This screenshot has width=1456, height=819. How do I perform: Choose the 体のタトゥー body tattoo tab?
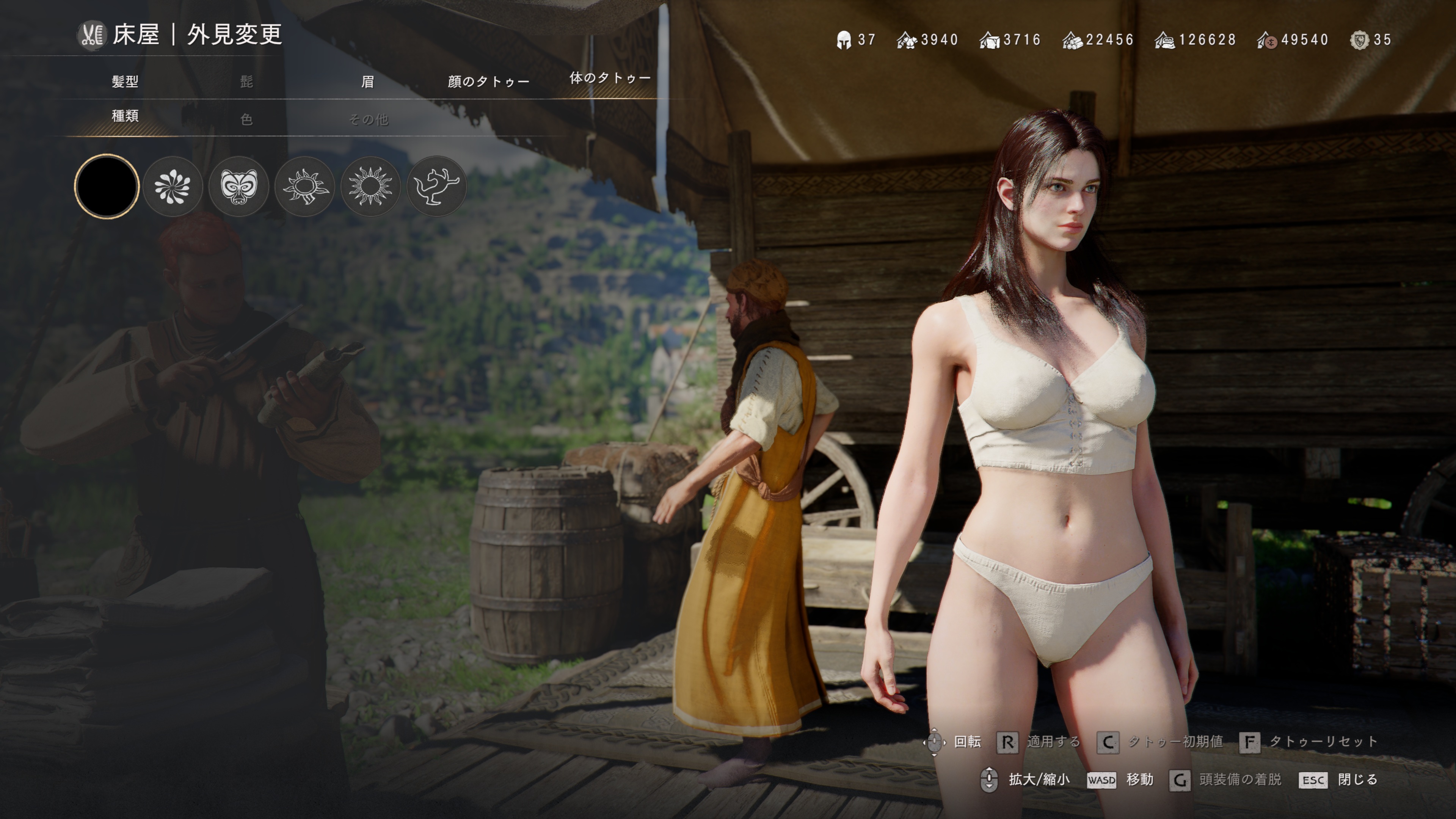pos(610,78)
